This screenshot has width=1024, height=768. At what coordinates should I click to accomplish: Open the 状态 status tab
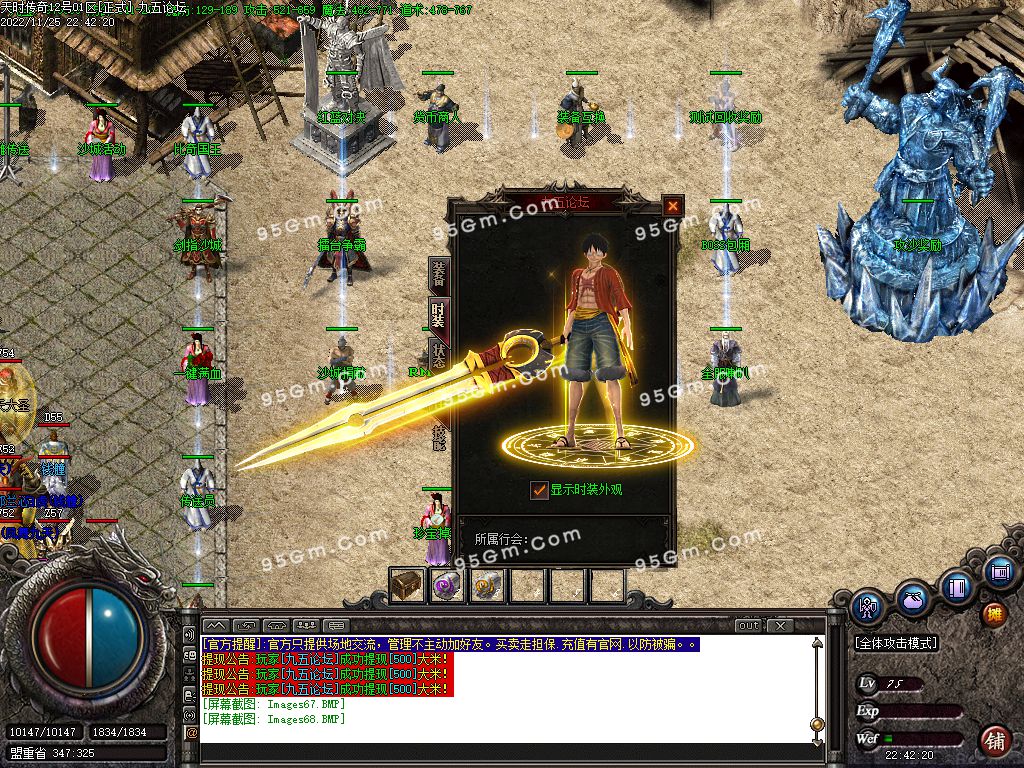[x=438, y=353]
